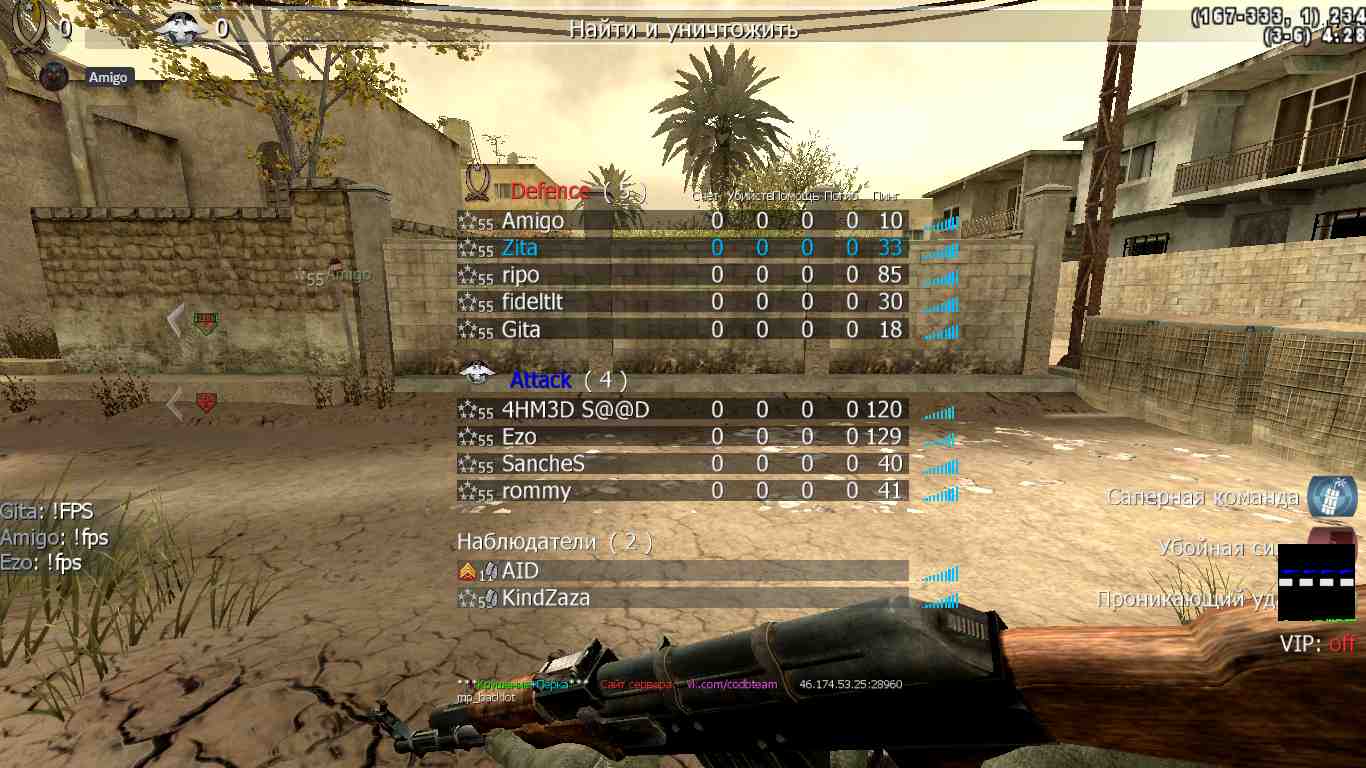This screenshot has height=768, width=1366.
Task: Click the Amigo player tag under the score
Action: coord(108,77)
